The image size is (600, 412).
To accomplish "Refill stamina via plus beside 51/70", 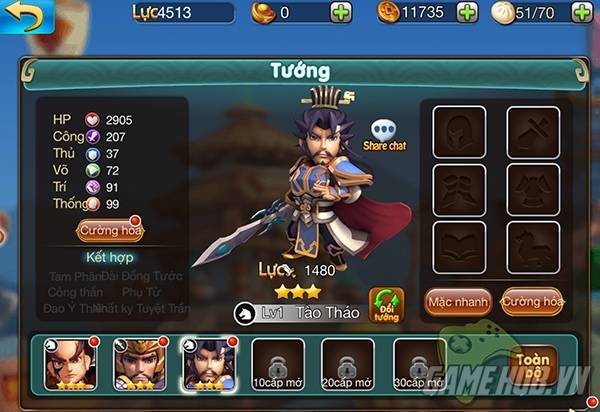I will coord(582,13).
